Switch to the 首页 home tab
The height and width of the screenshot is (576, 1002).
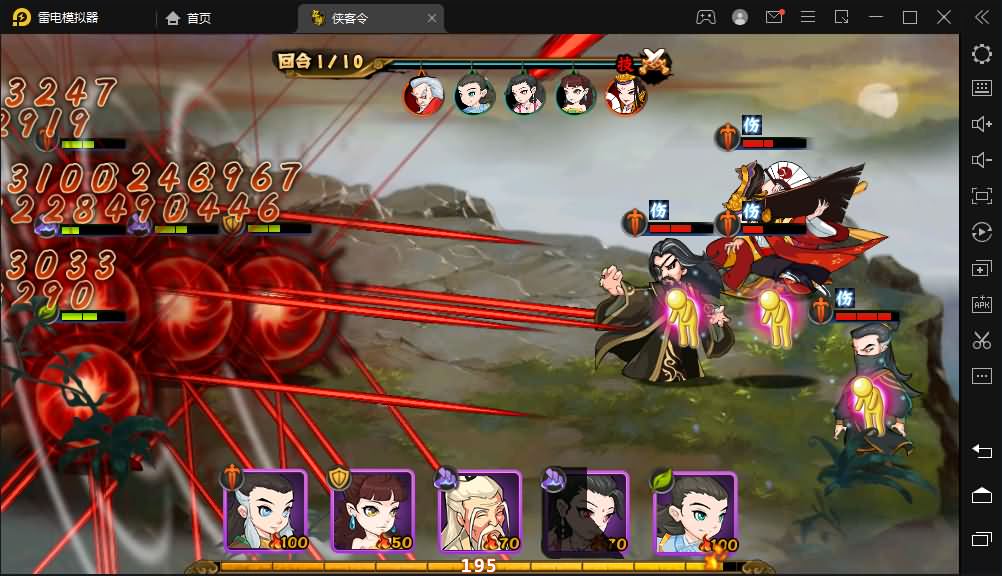tap(189, 17)
